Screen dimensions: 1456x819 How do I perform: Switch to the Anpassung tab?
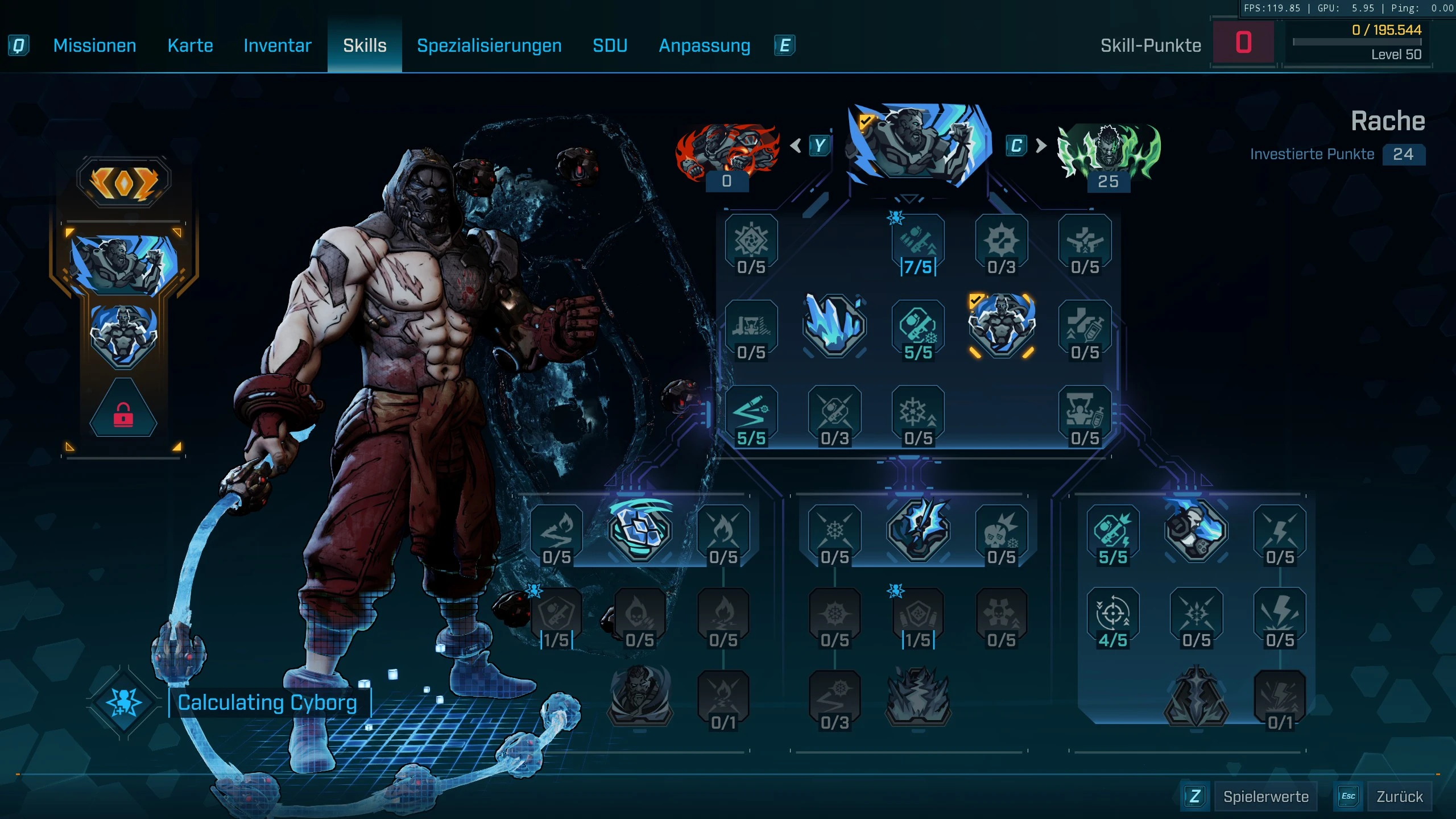704,45
